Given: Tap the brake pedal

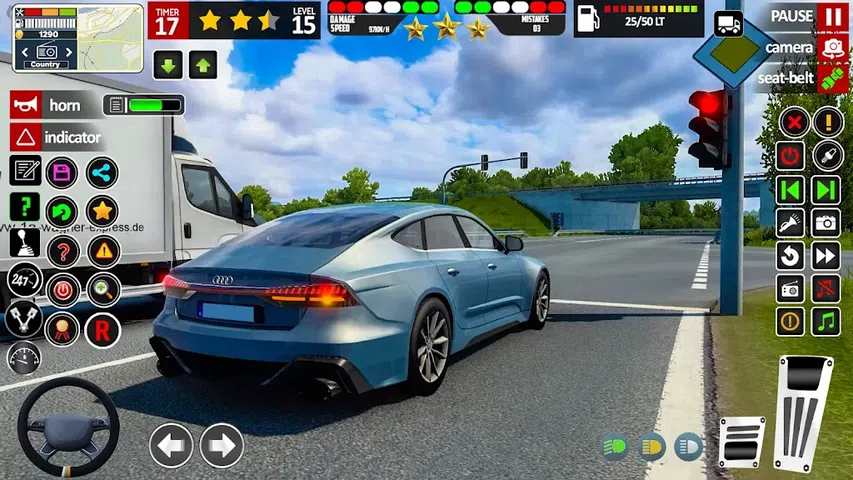Looking at the screenshot, I should [741, 441].
